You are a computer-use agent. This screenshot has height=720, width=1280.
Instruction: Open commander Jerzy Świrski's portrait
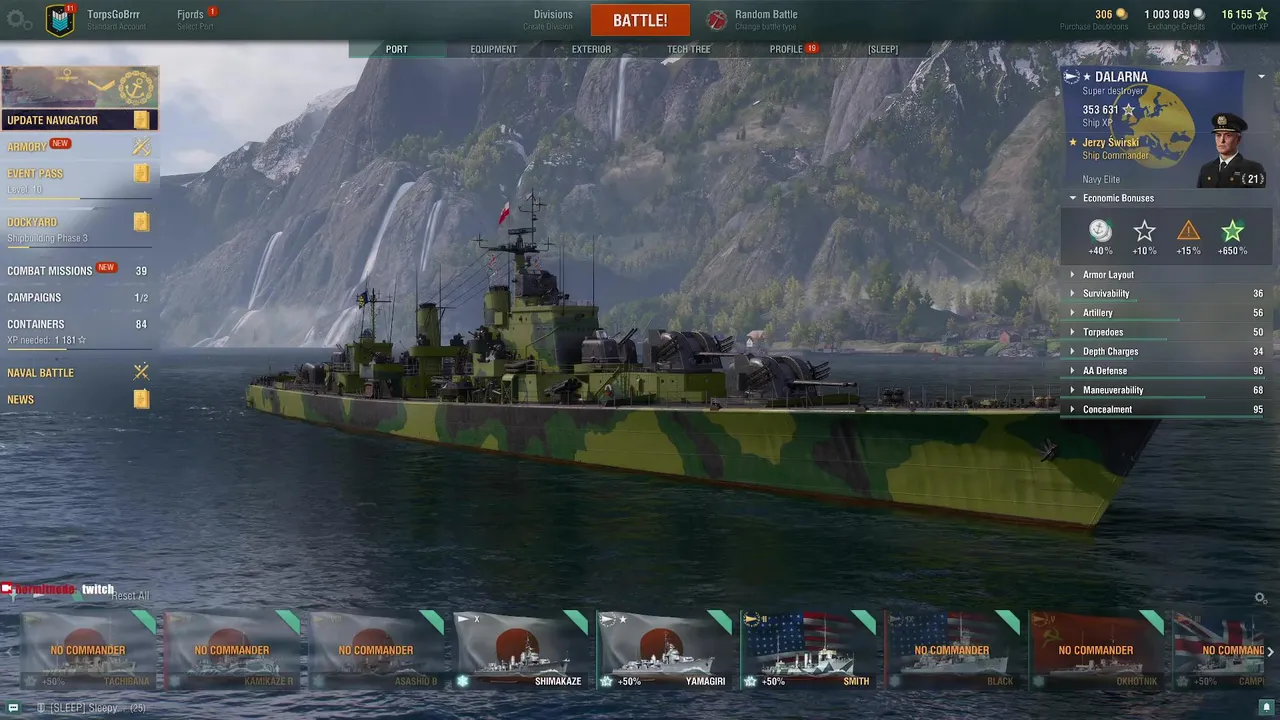[x=1229, y=148]
